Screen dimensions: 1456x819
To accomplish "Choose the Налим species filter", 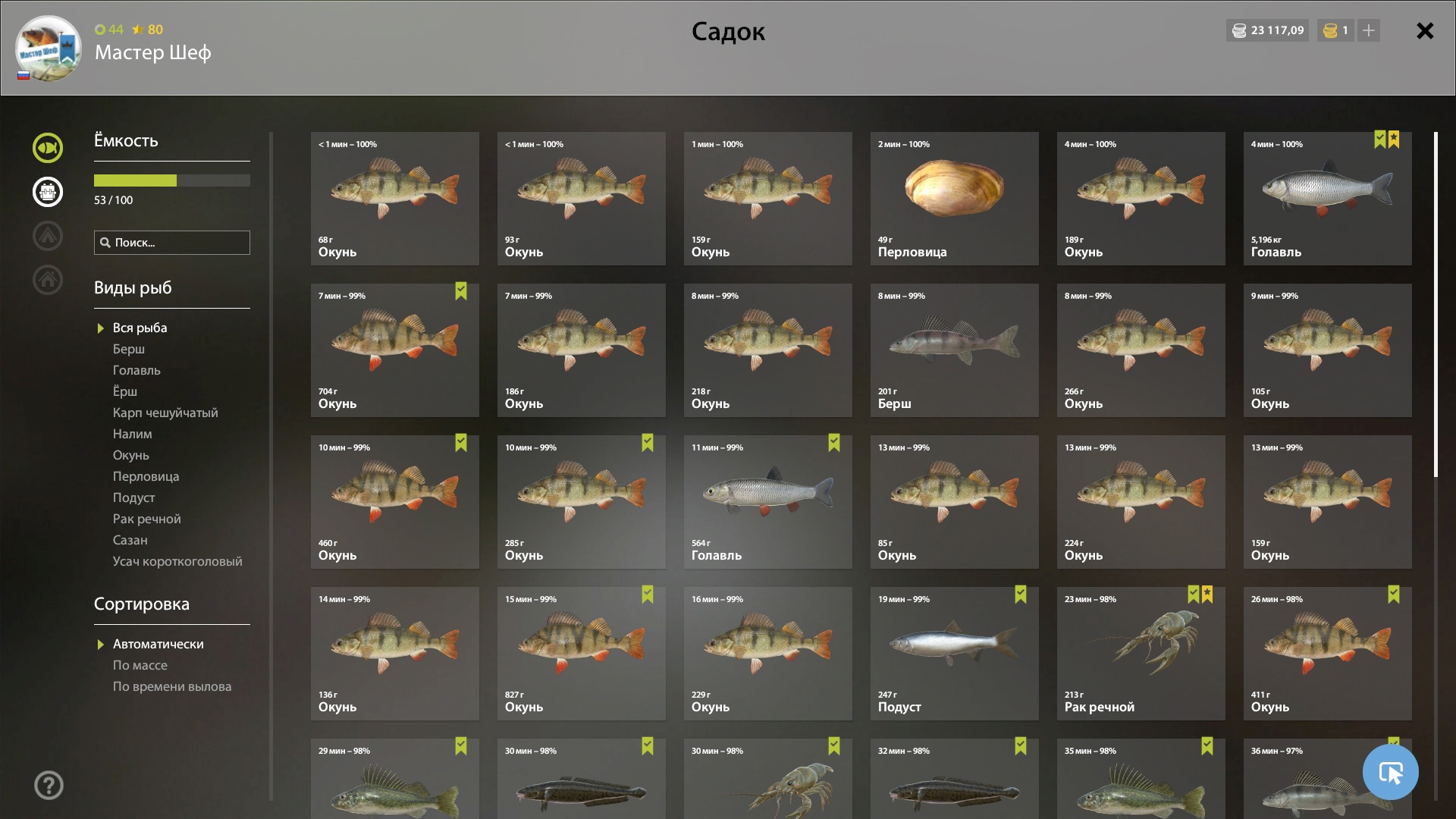I will pyautogui.click(x=133, y=434).
